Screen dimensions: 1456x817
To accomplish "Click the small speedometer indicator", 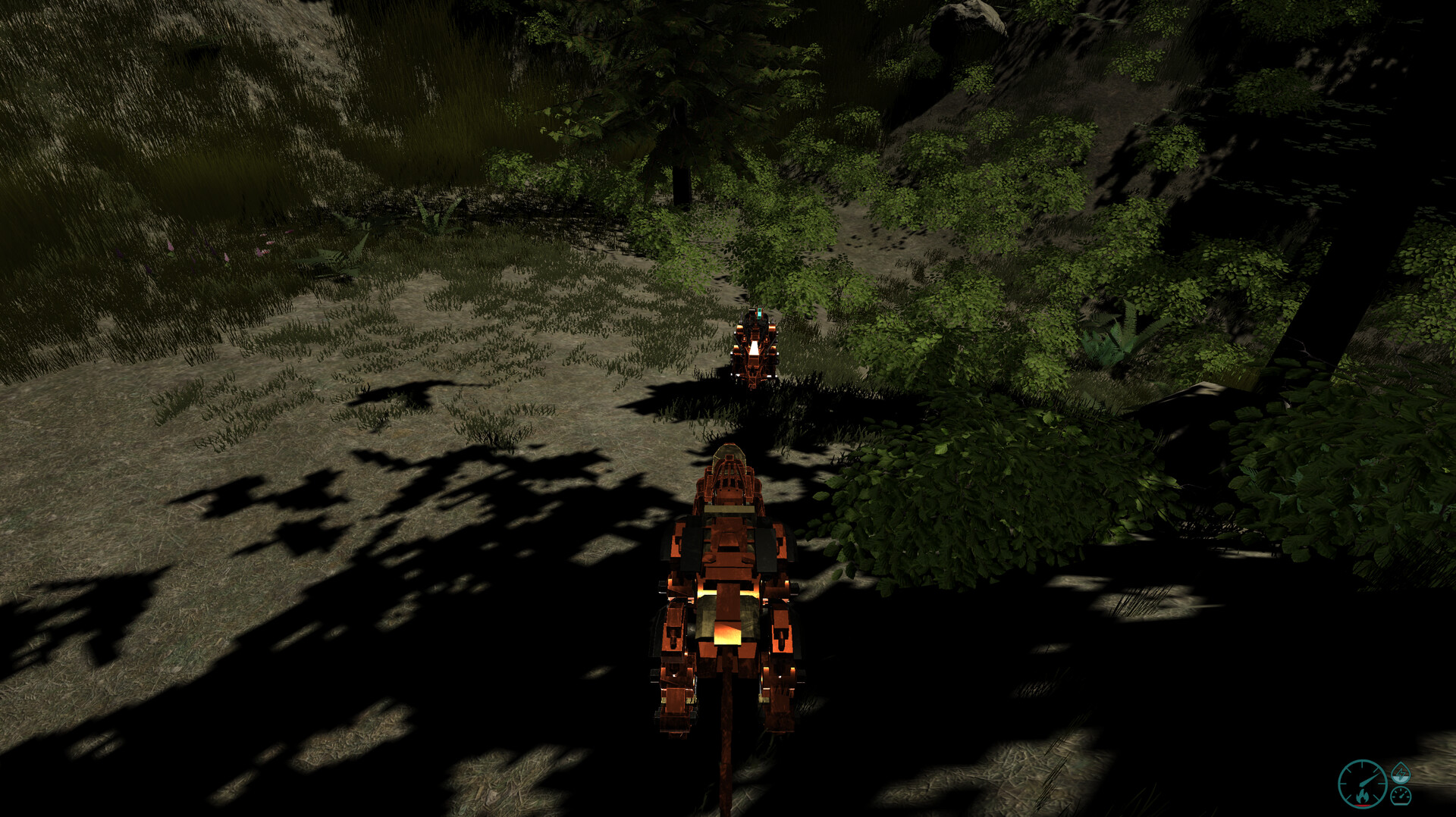I will 1401,797.
